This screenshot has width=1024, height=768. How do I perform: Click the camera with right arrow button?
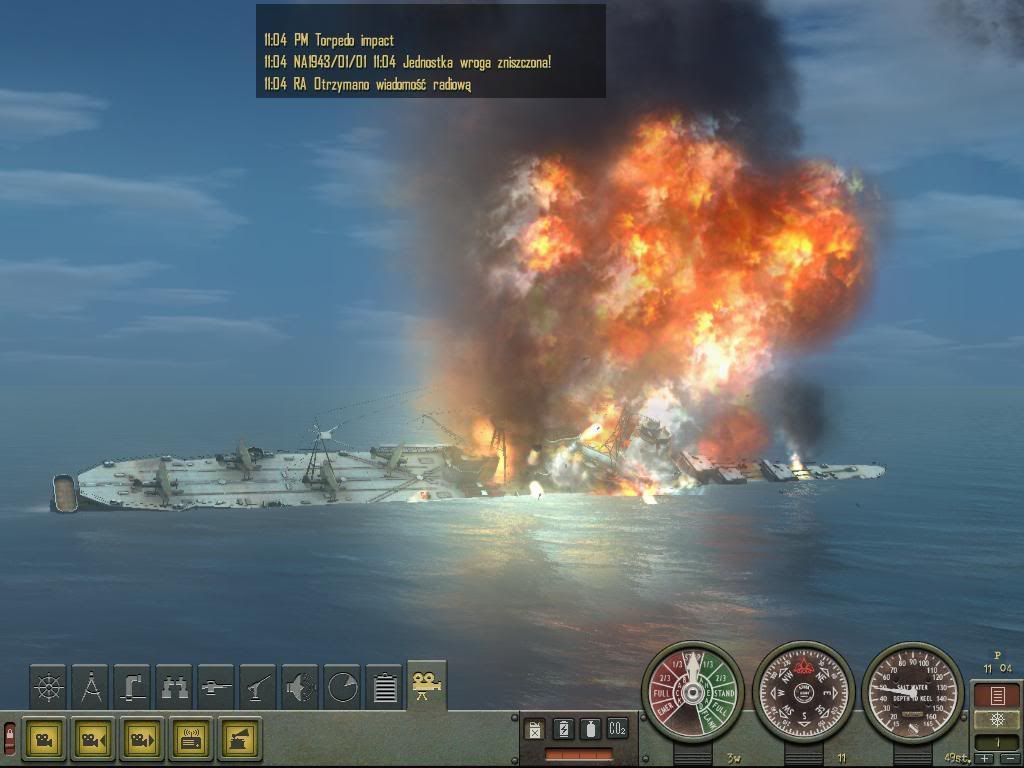(141, 739)
